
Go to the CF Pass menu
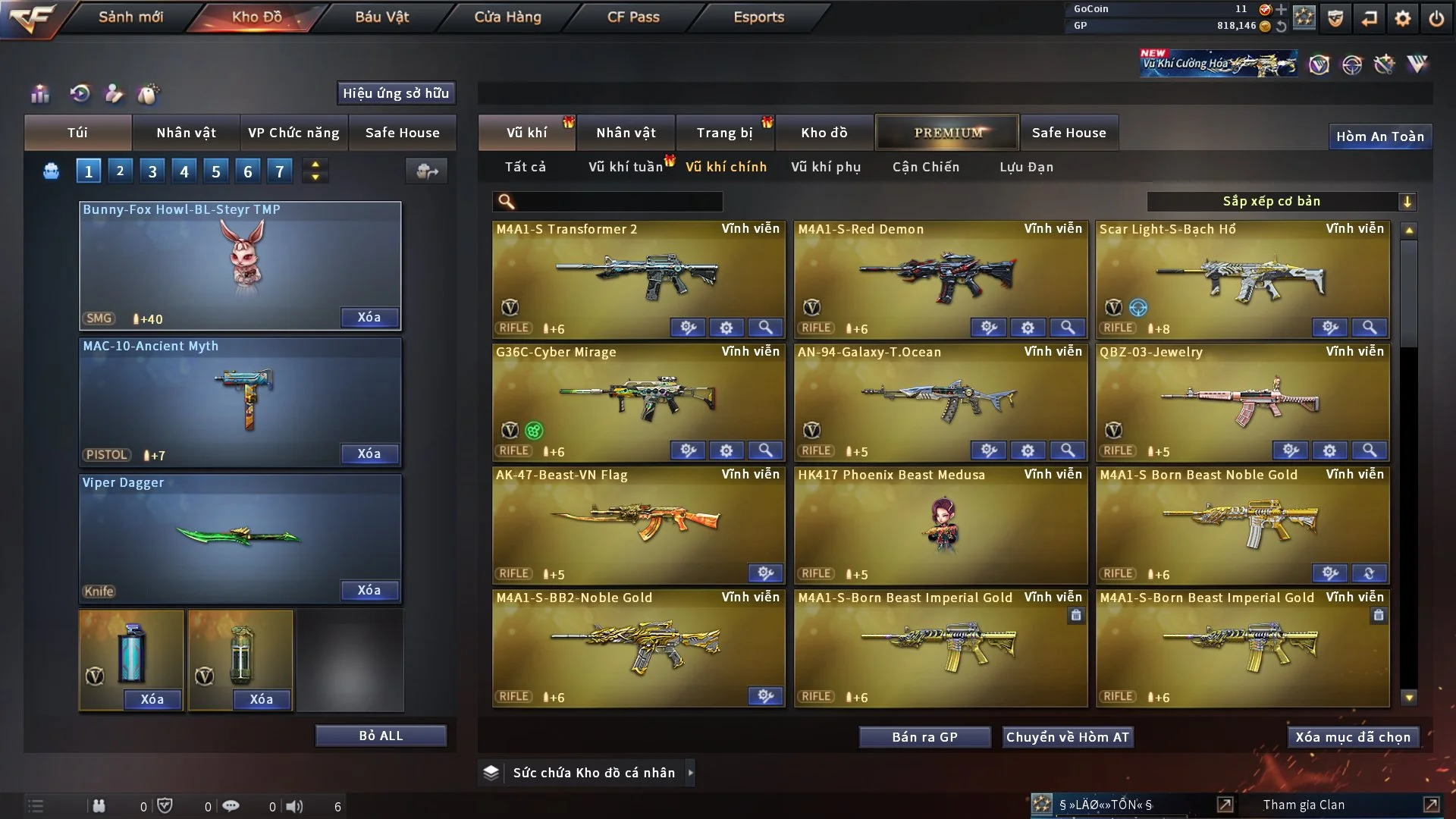click(633, 17)
